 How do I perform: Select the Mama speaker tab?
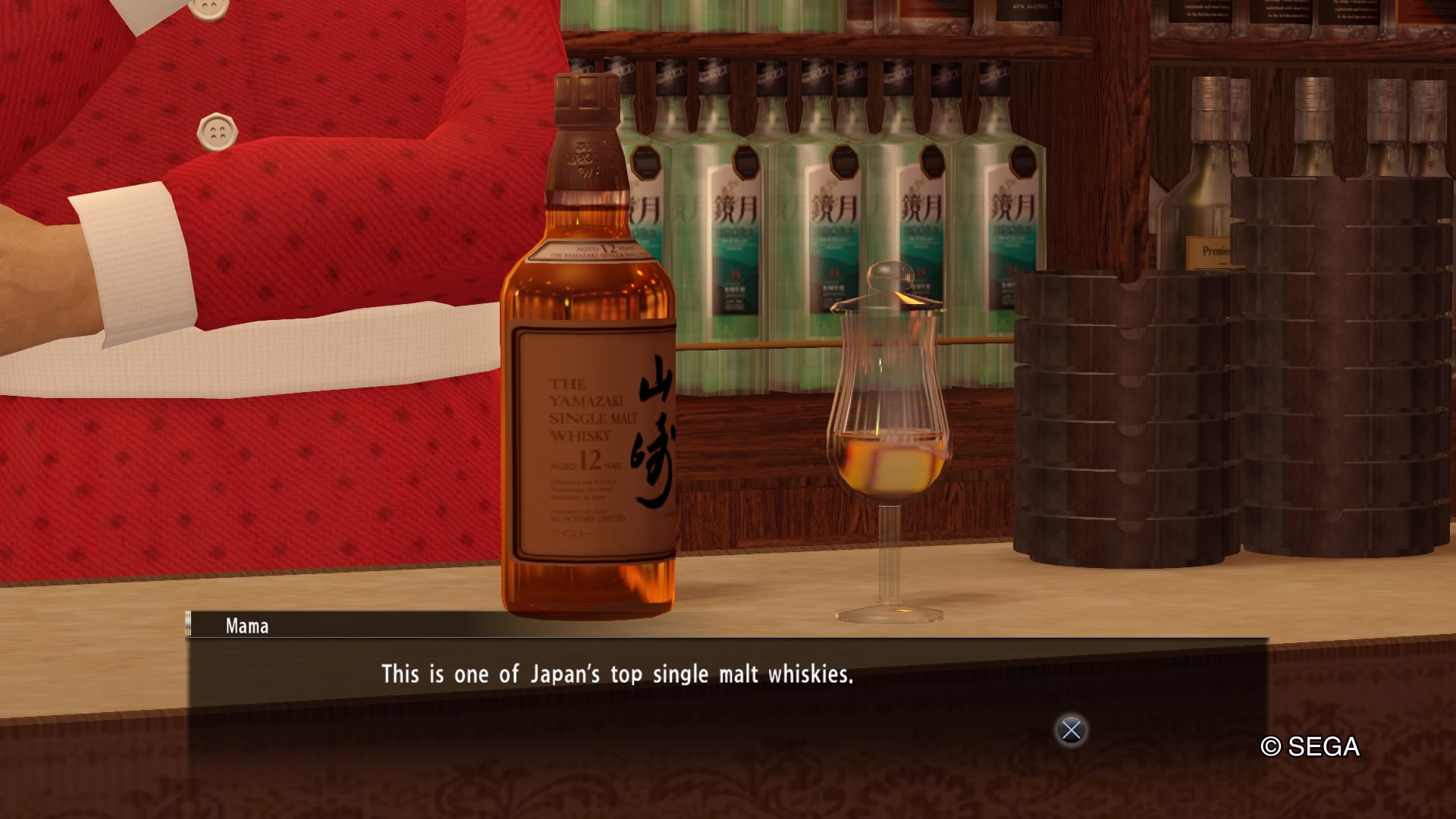(248, 626)
